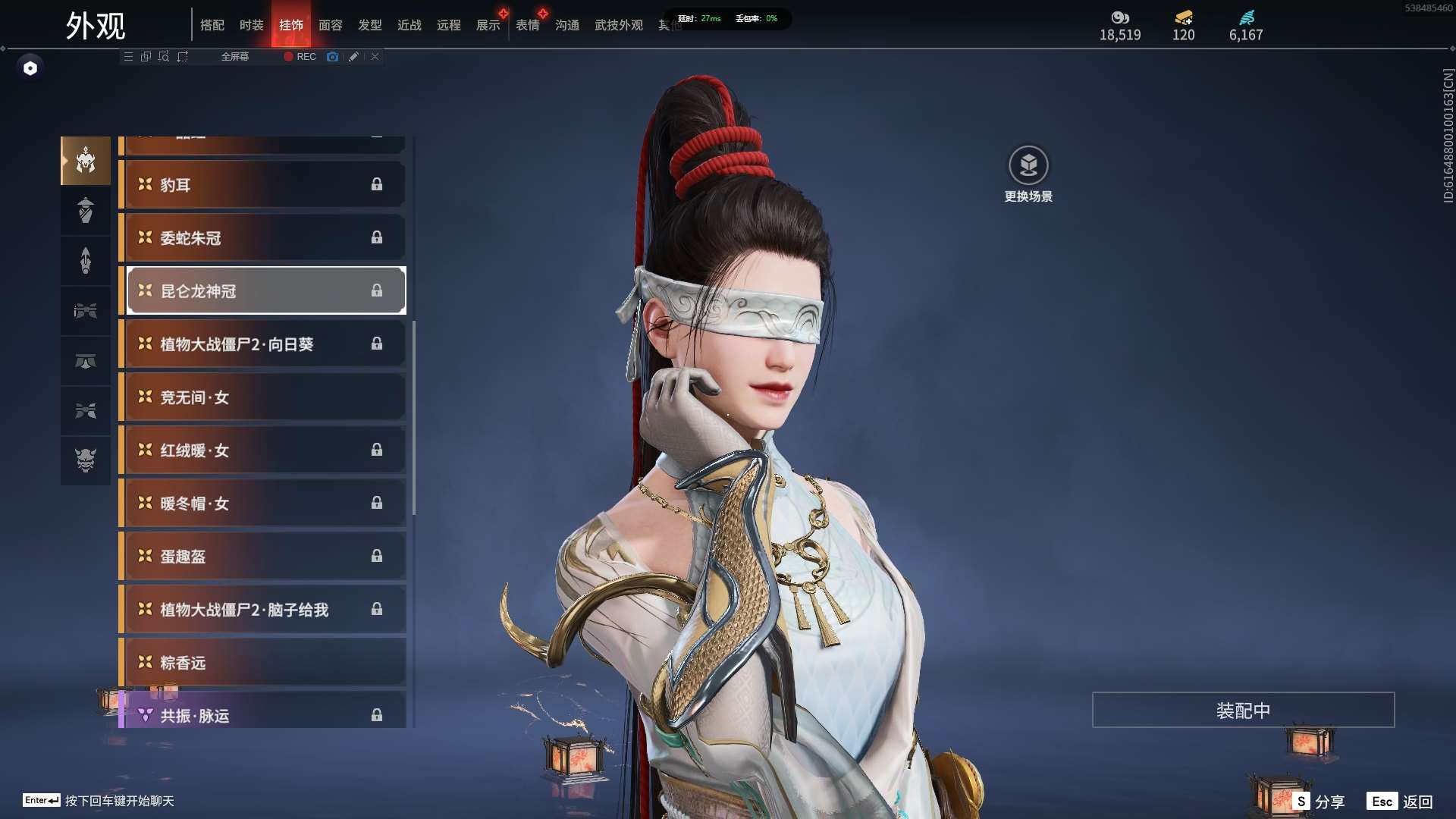Click the 更换场景 scene change icon
This screenshot has width=1456, height=819.
[1028, 165]
